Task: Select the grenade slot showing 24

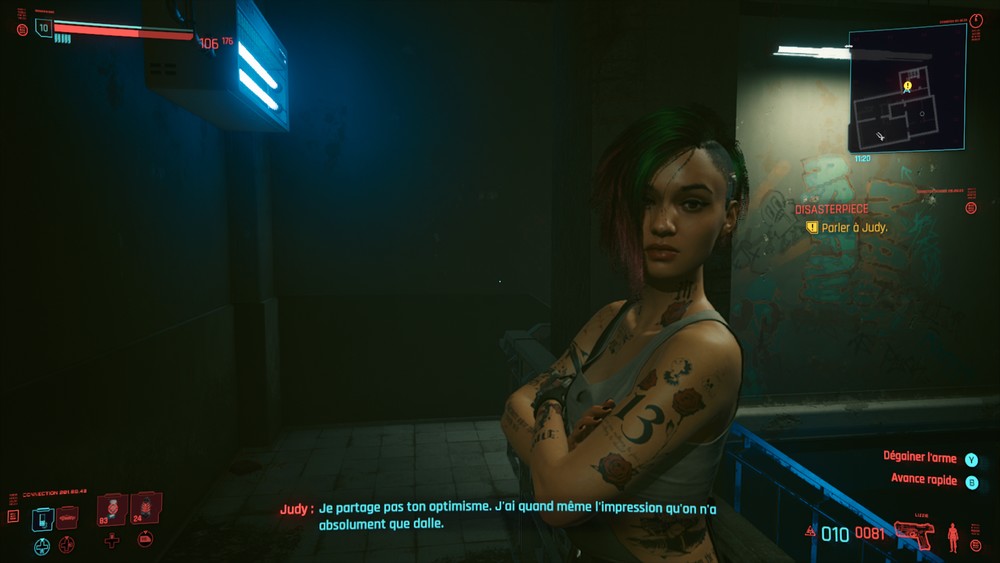Action: pos(145,508)
